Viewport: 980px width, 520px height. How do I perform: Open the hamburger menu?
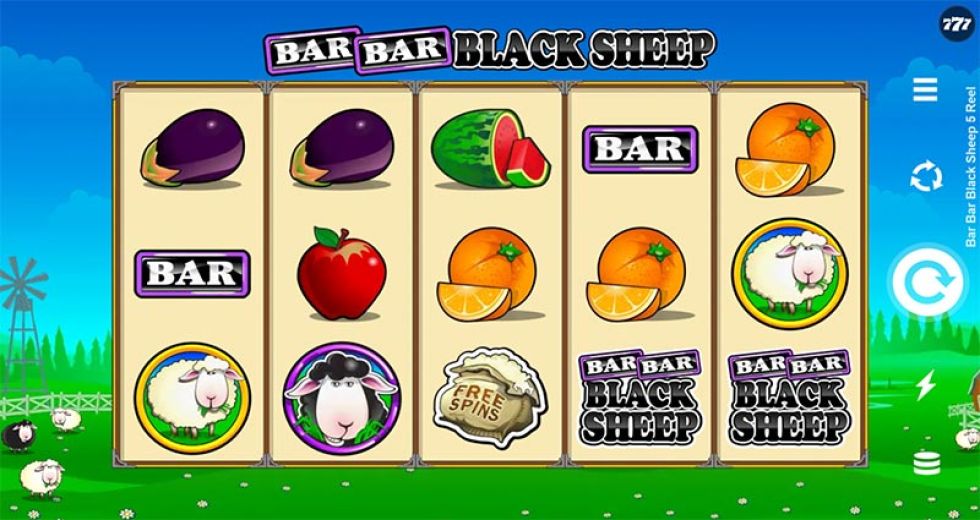[x=925, y=89]
